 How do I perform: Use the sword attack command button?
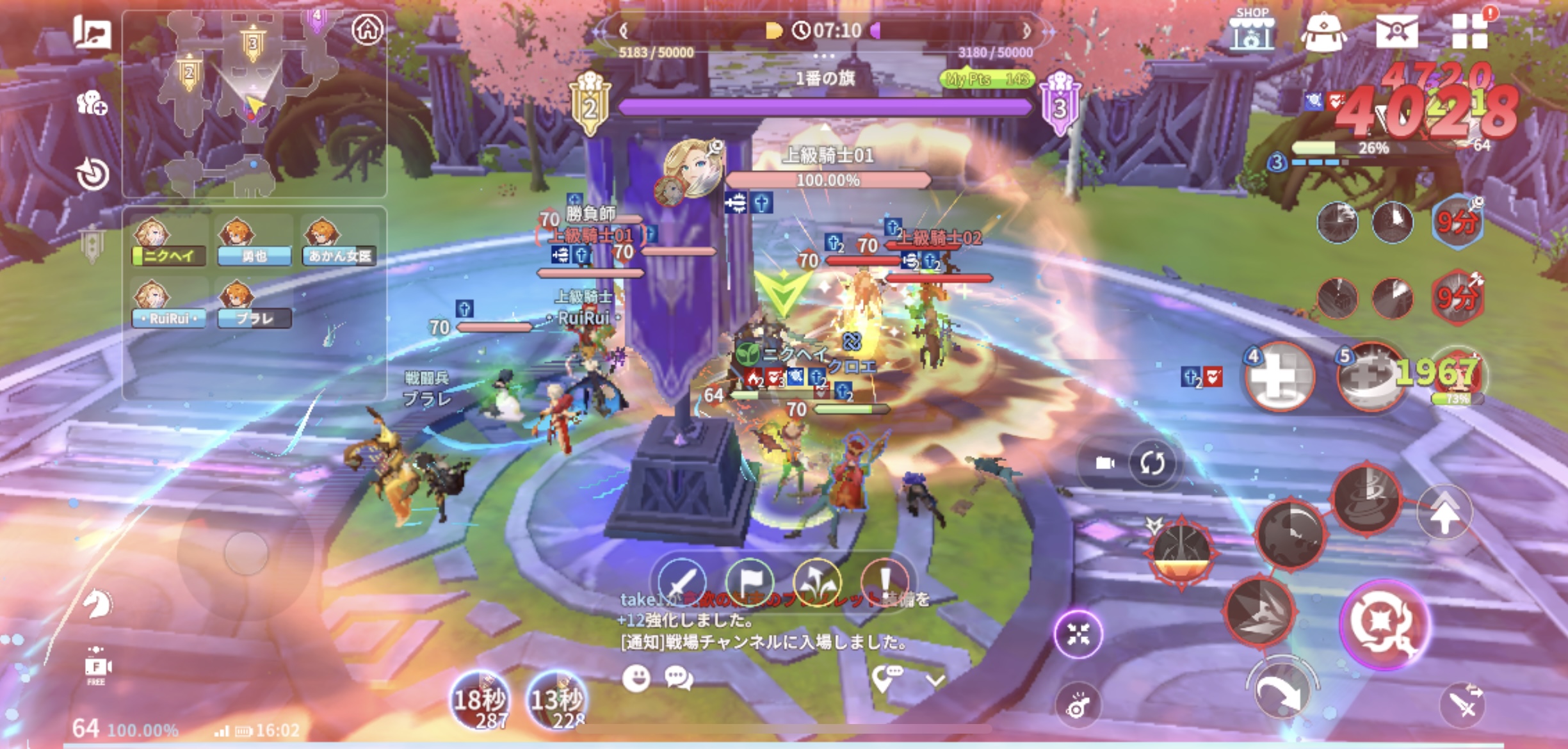click(x=681, y=581)
